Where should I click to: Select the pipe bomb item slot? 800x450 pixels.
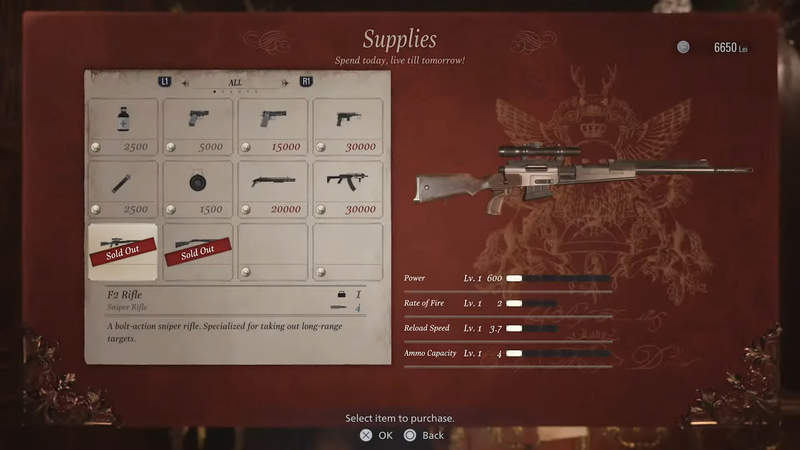[x=122, y=189]
